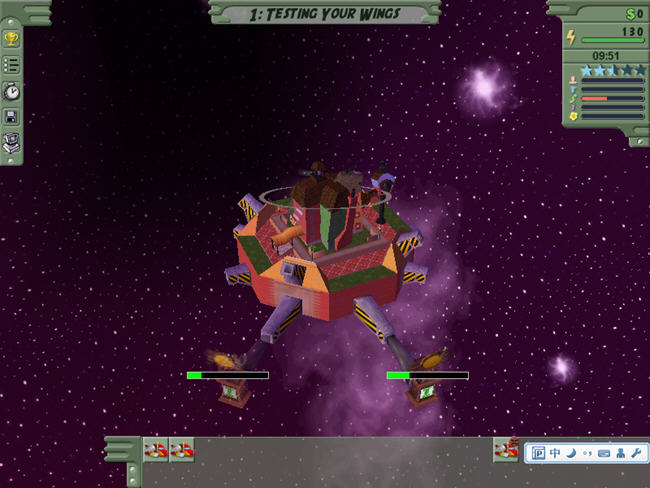
Task: Click the stopwatch time control icon
Action: pos(13,91)
